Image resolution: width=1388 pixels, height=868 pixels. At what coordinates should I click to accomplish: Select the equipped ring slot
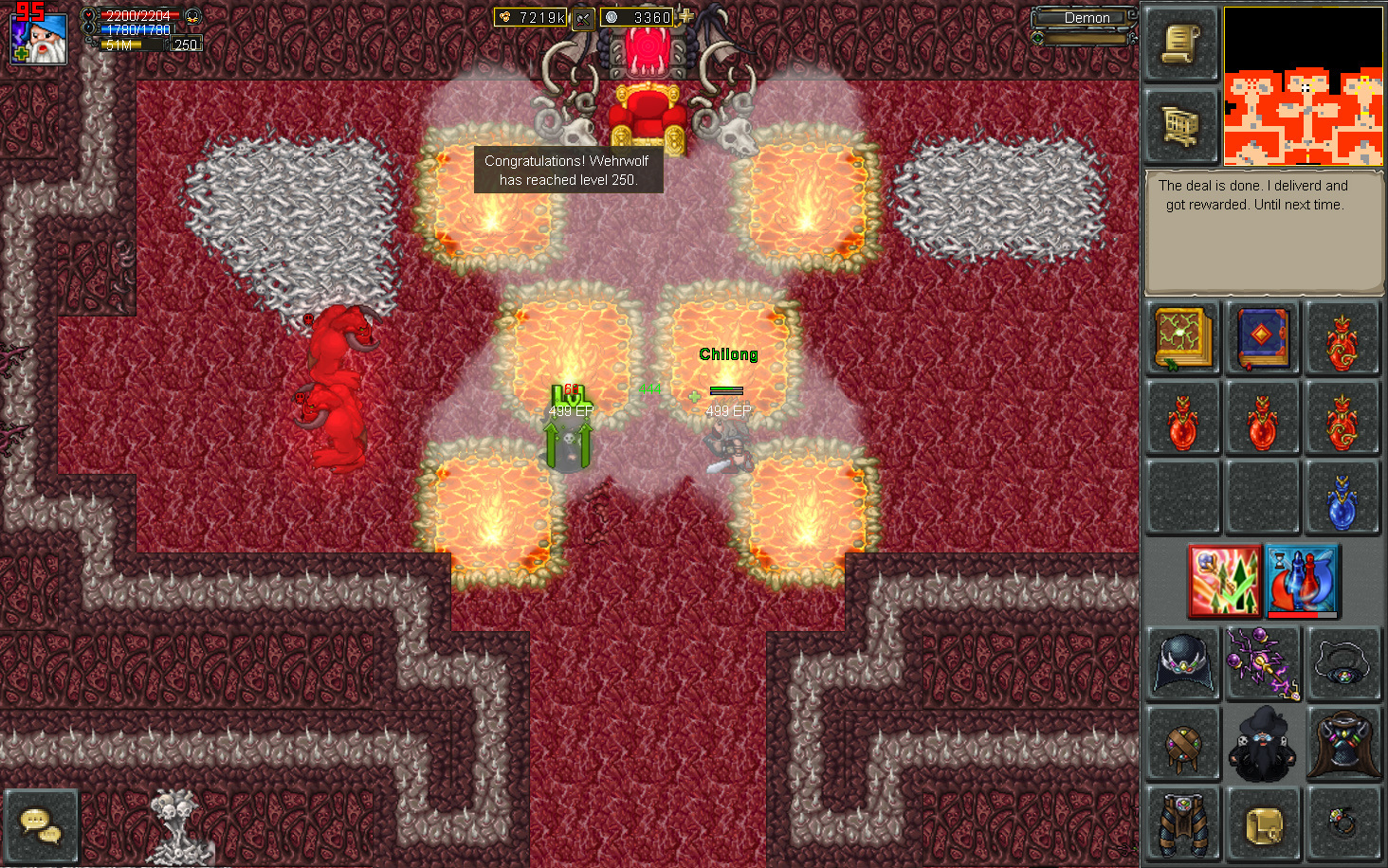pyautogui.click(x=1342, y=823)
